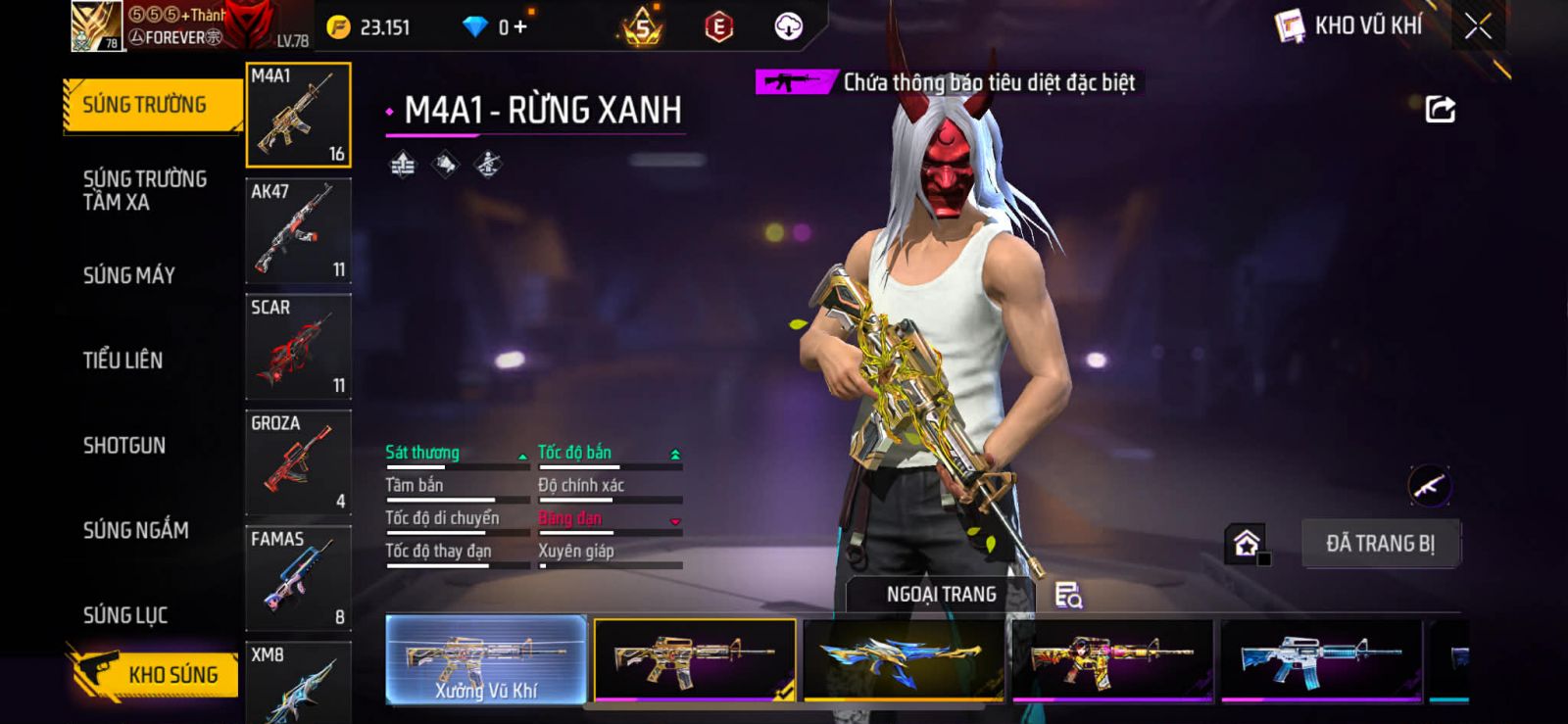Image resolution: width=1568 pixels, height=724 pixels.
Task: Click the home lobby display icon
Action: pyautogui.click(x=1247, y=543)
